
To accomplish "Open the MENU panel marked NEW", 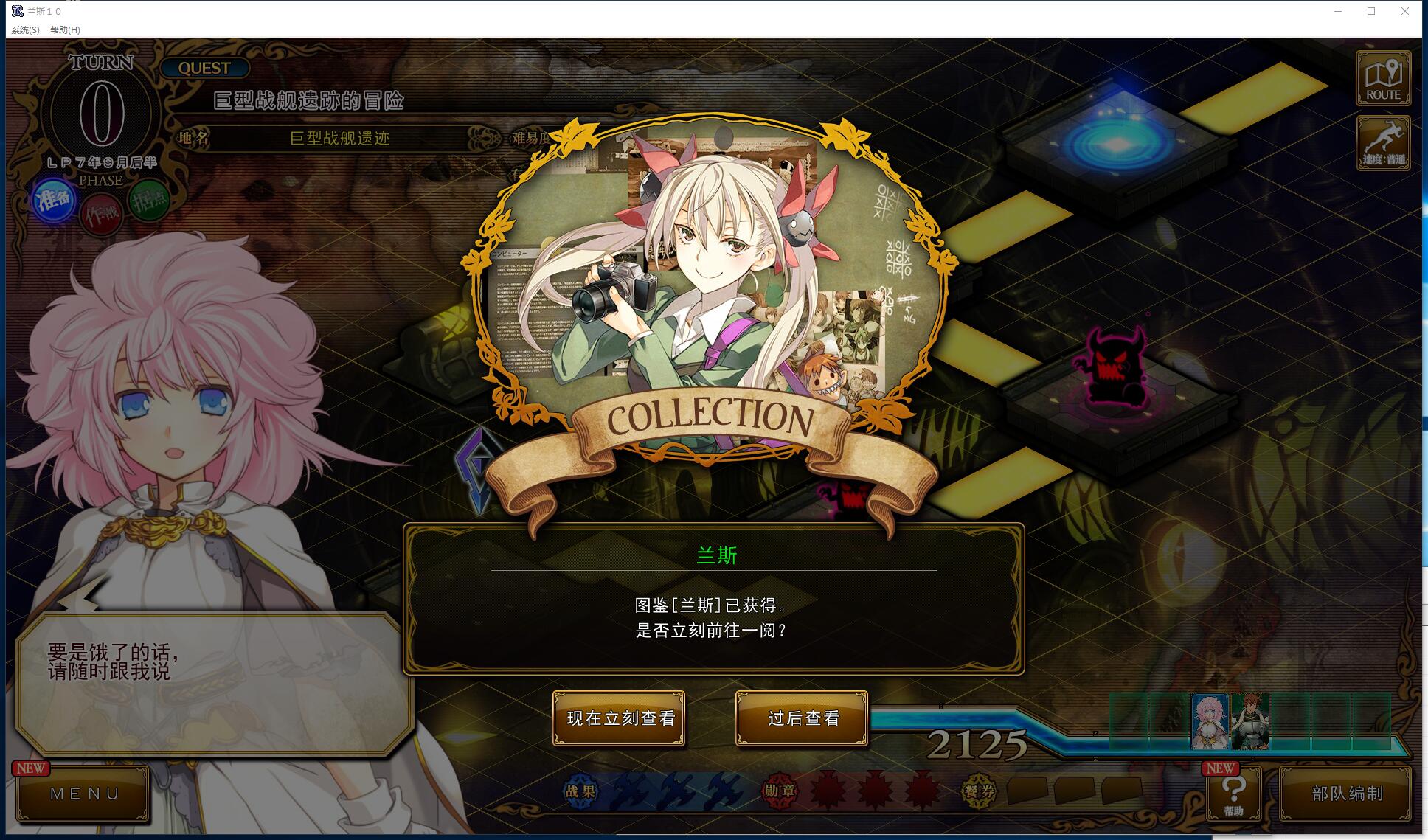I will pos(83,794).
